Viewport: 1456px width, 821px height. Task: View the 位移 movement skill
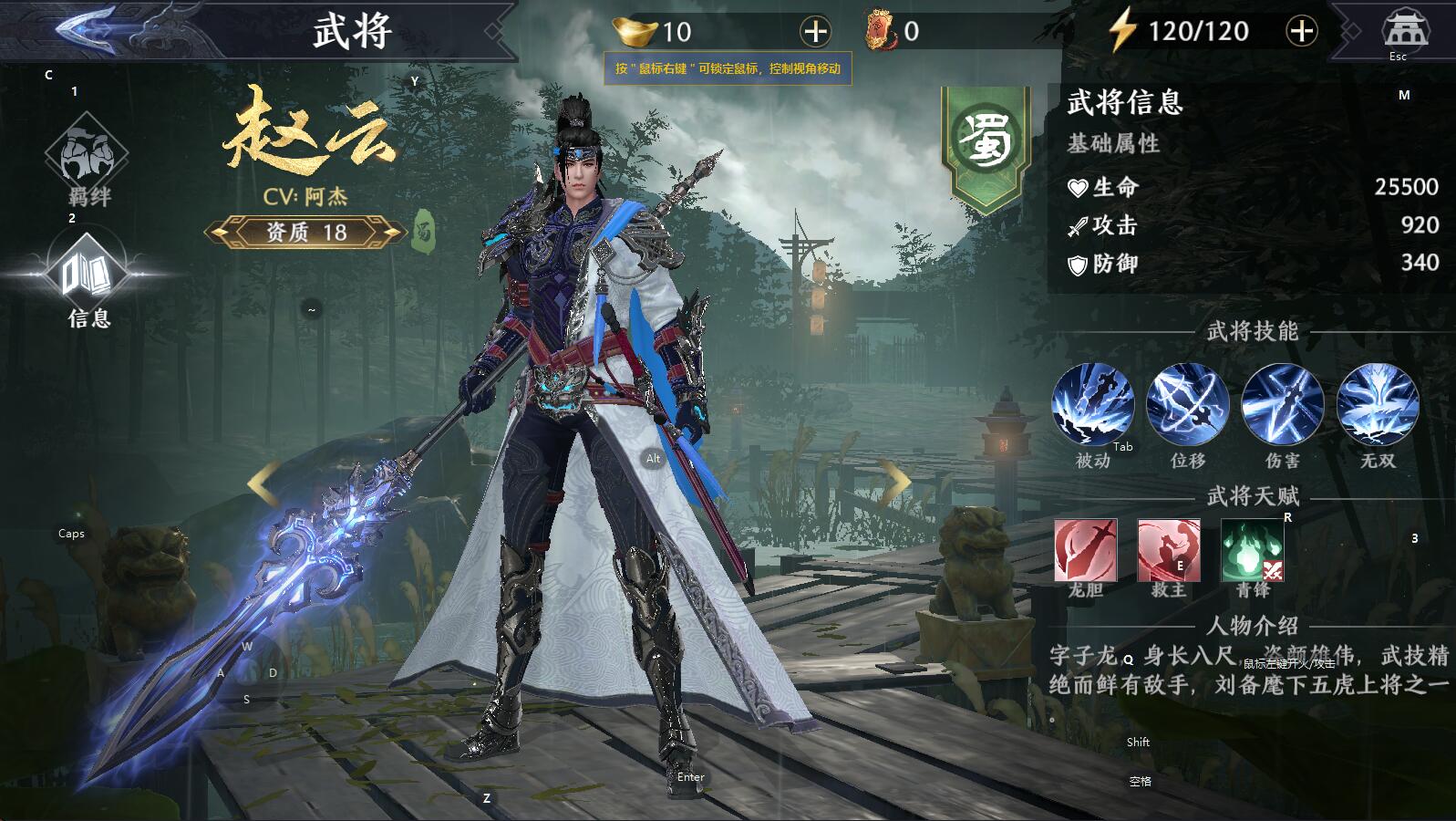click(1187, 405)
